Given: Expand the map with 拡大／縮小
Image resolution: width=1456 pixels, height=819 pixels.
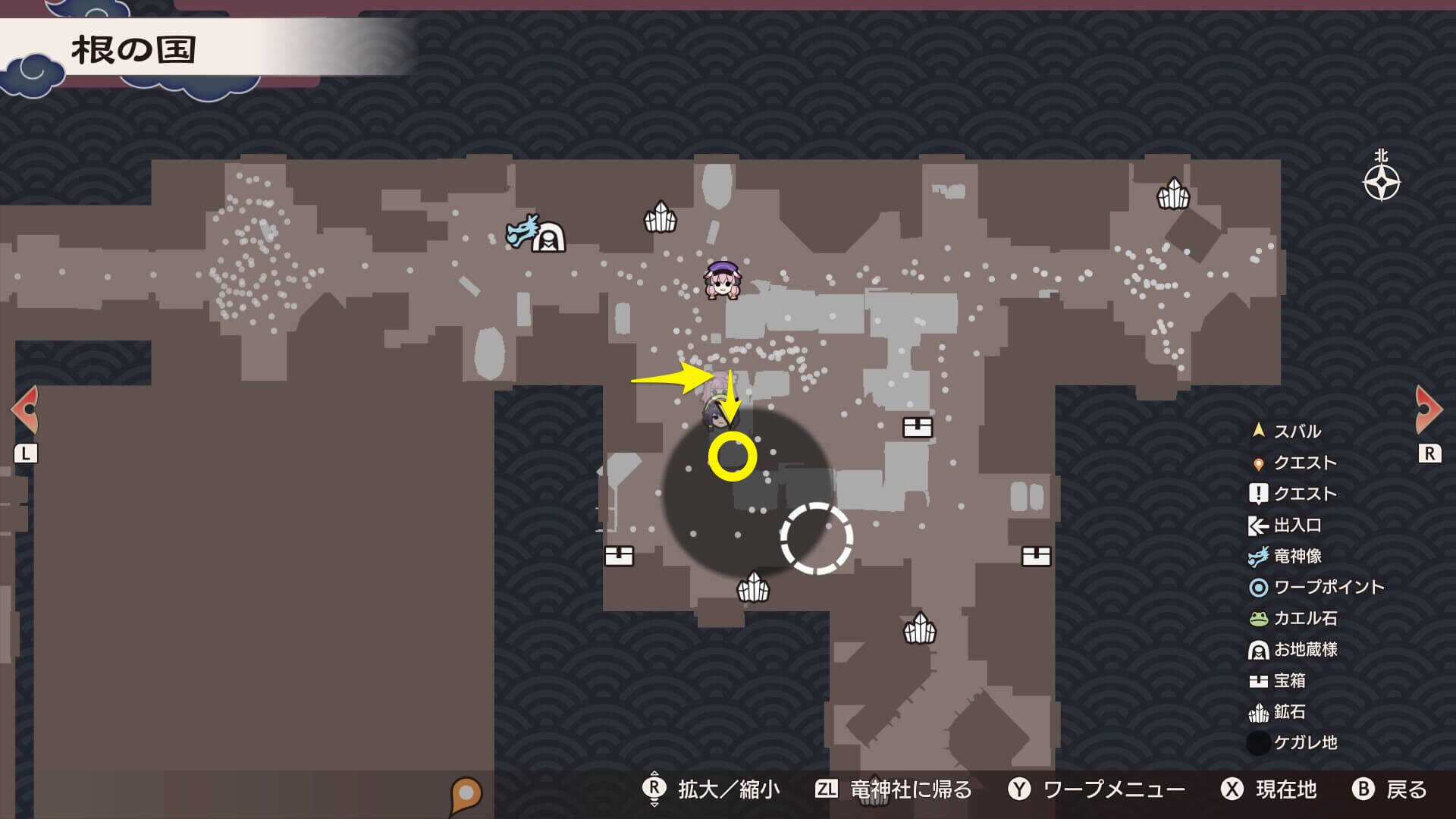Looking at the screenshot, I should (x=730, y=789).
